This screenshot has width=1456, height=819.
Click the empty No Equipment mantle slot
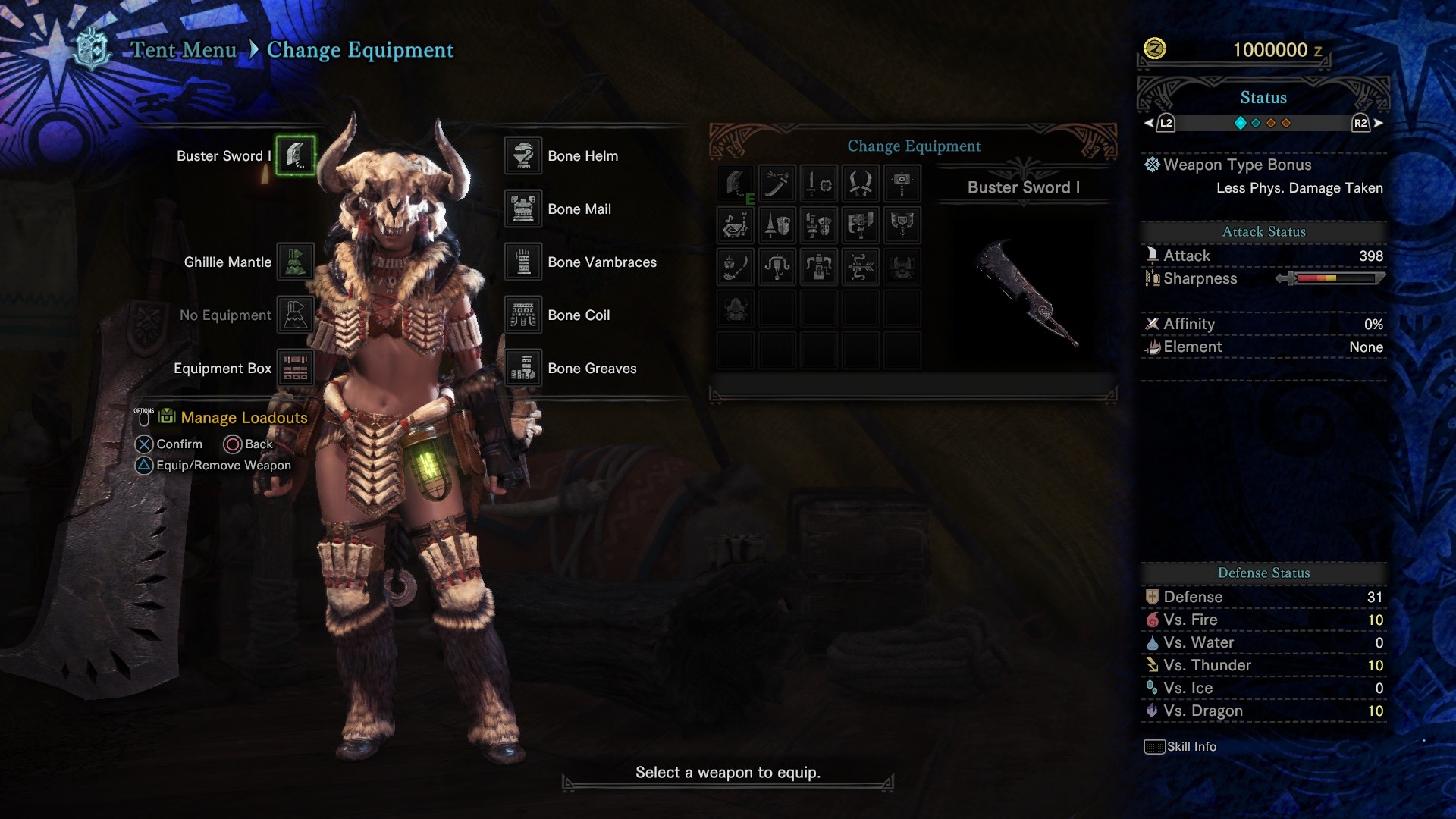[296, 315]
